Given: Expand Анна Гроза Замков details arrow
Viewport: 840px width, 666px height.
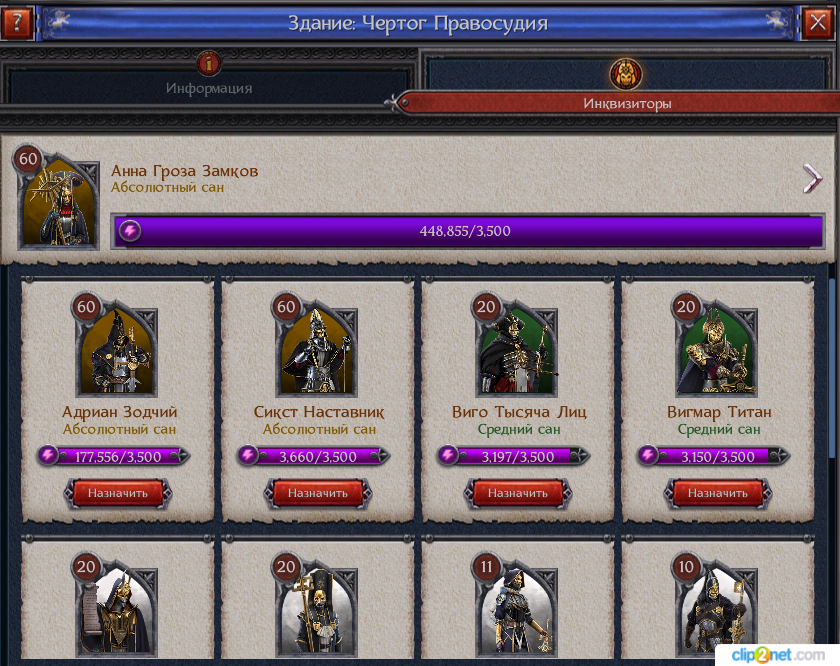Looking at the screenshot, I should click(812, 179).
